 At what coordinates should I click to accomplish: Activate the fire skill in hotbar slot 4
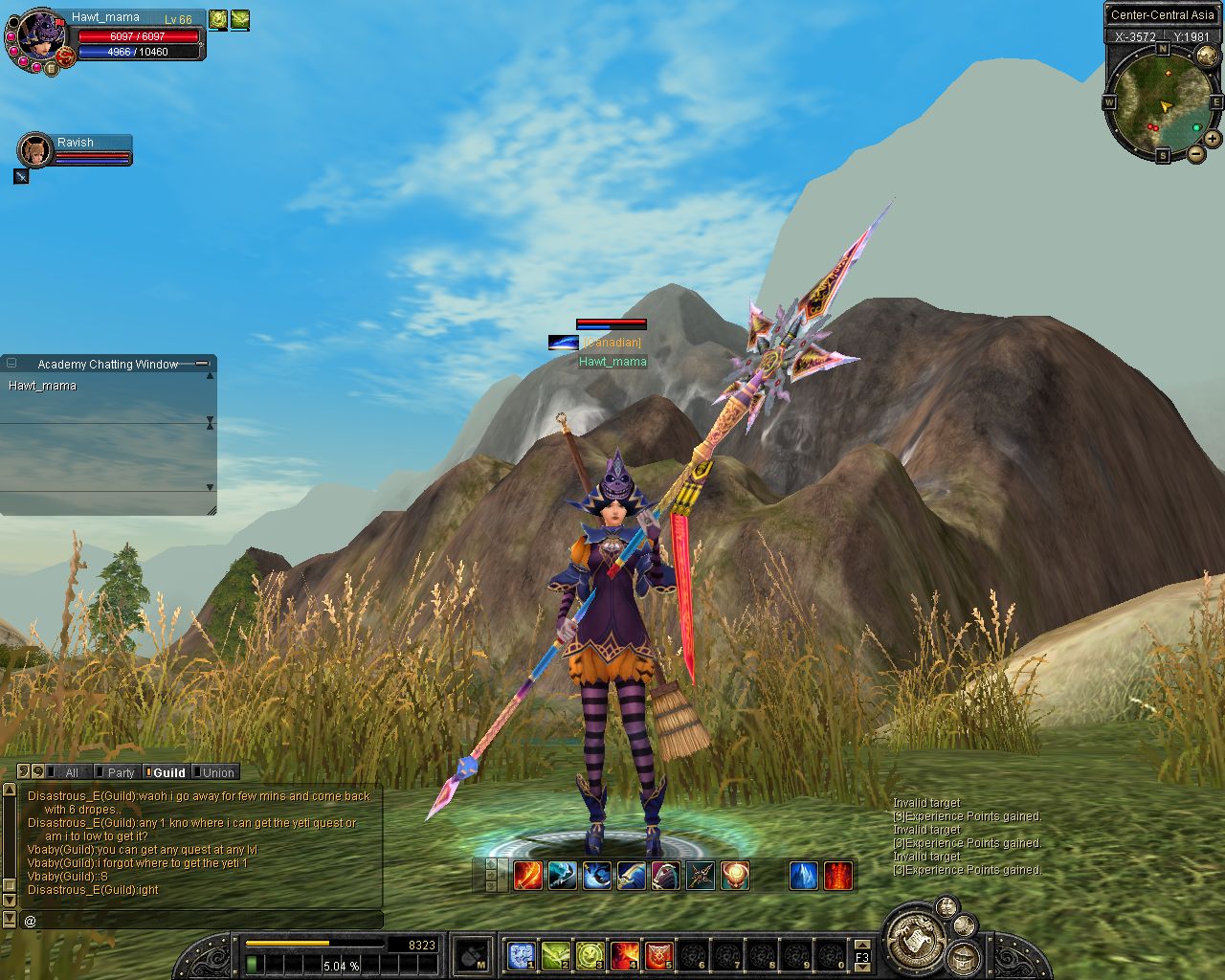coord(624,954)
